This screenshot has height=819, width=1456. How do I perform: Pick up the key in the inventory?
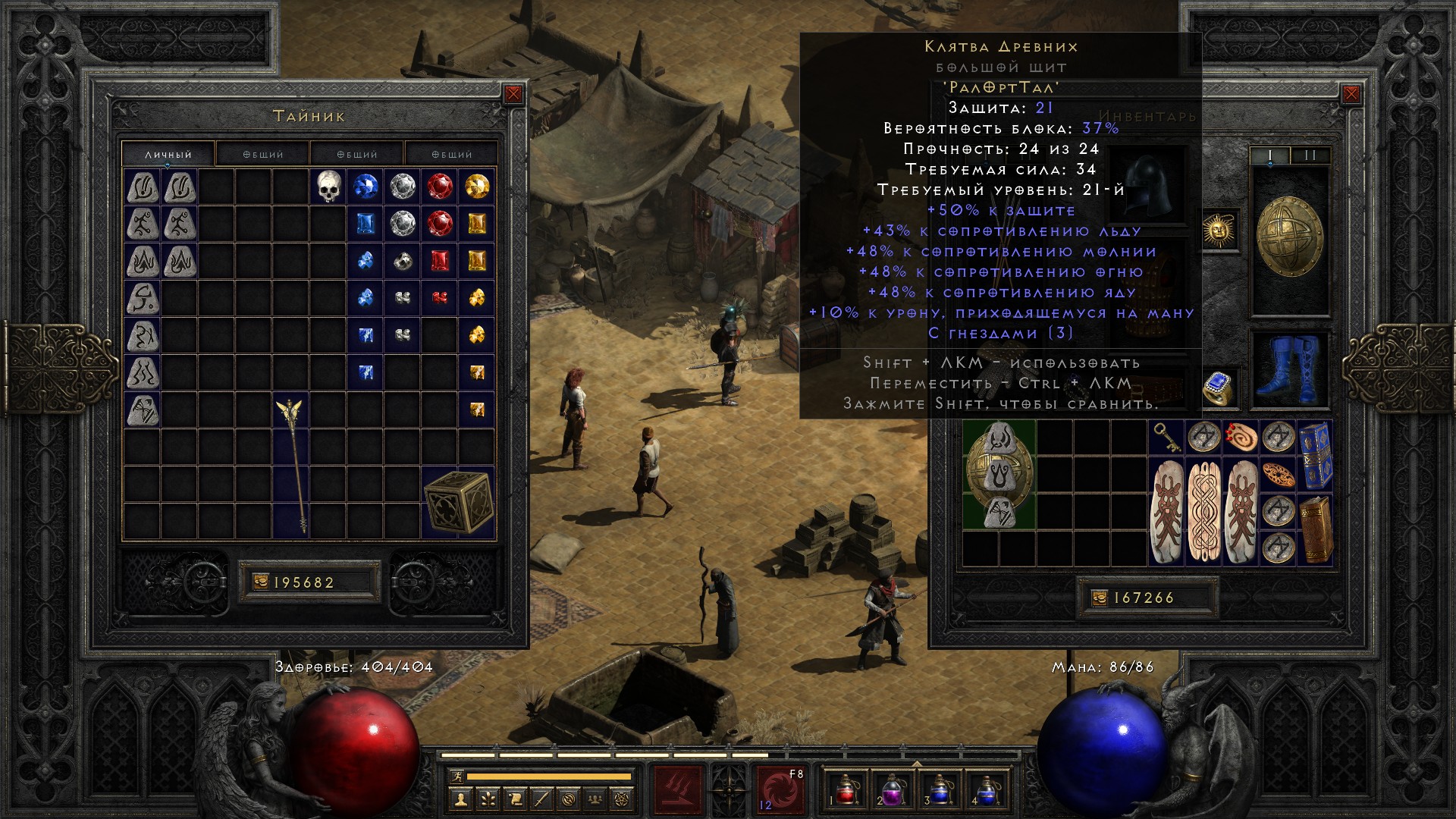tap(1164, 436)
